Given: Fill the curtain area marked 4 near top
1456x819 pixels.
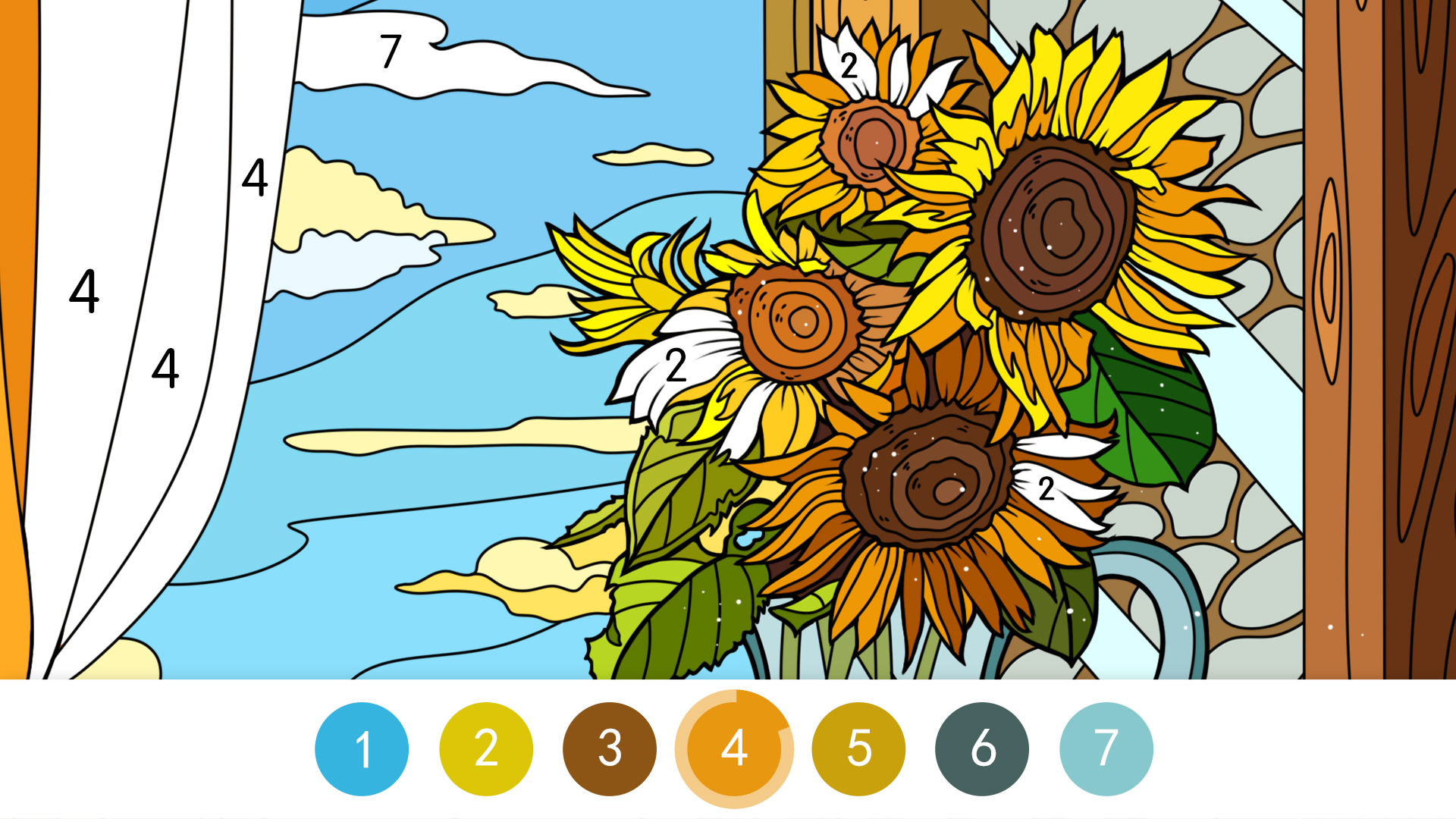Looking at the screenshot, I should coord(256,180).
